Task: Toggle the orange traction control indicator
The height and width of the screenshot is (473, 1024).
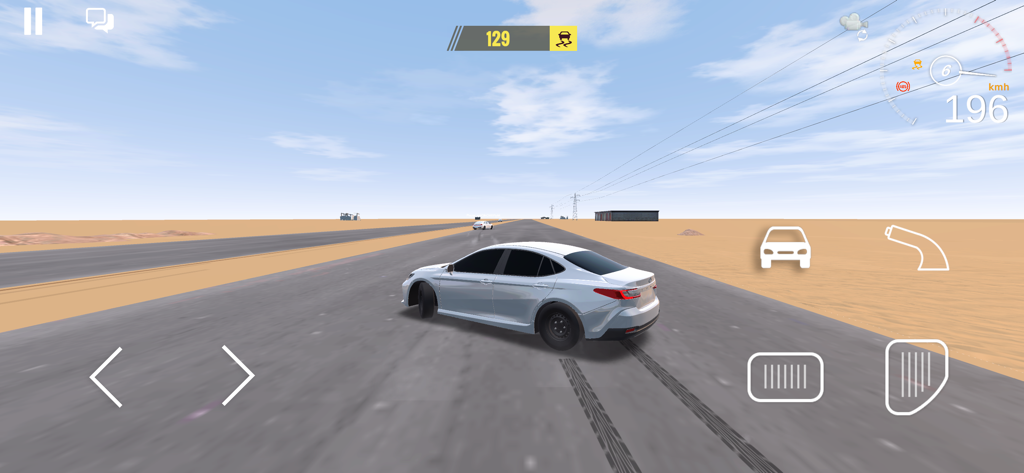Action: (917, 65)
